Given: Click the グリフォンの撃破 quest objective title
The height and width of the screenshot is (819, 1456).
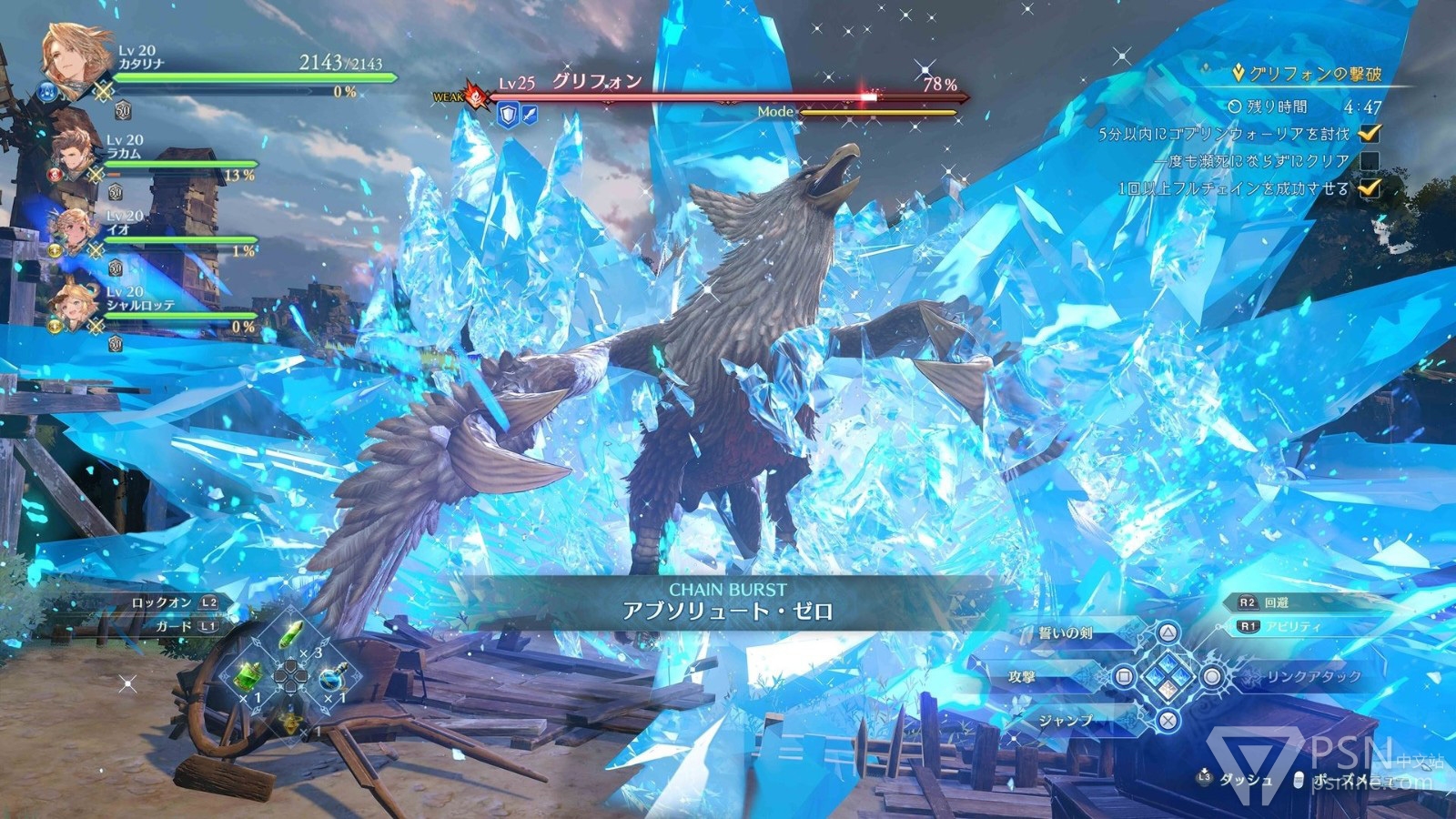Looking at the screenshot, I should coord(1316,75).
